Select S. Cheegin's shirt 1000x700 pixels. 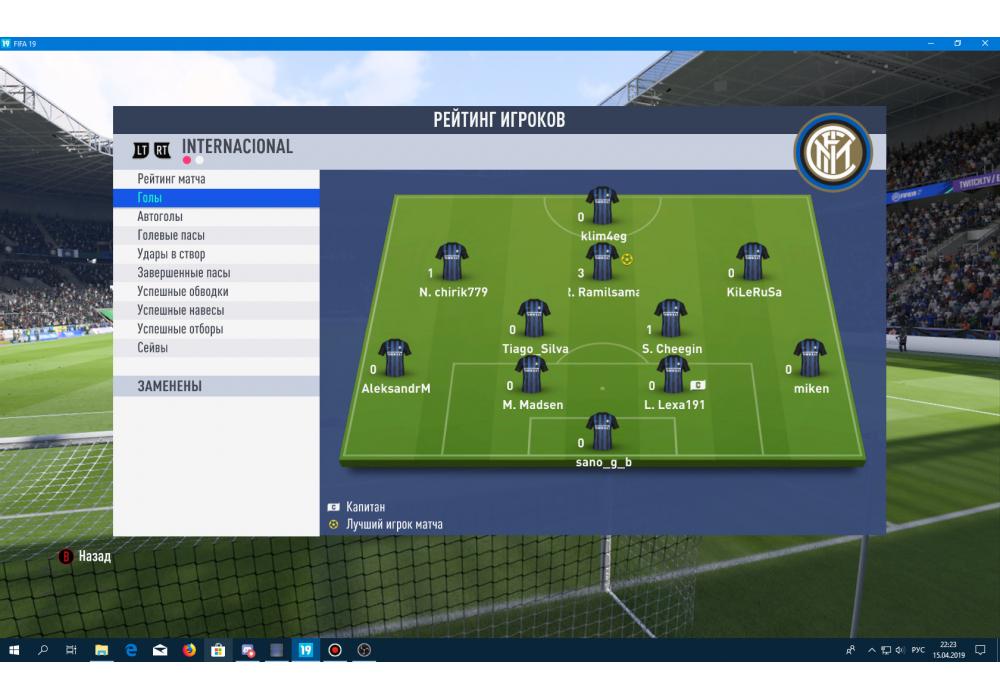[670, 318]
